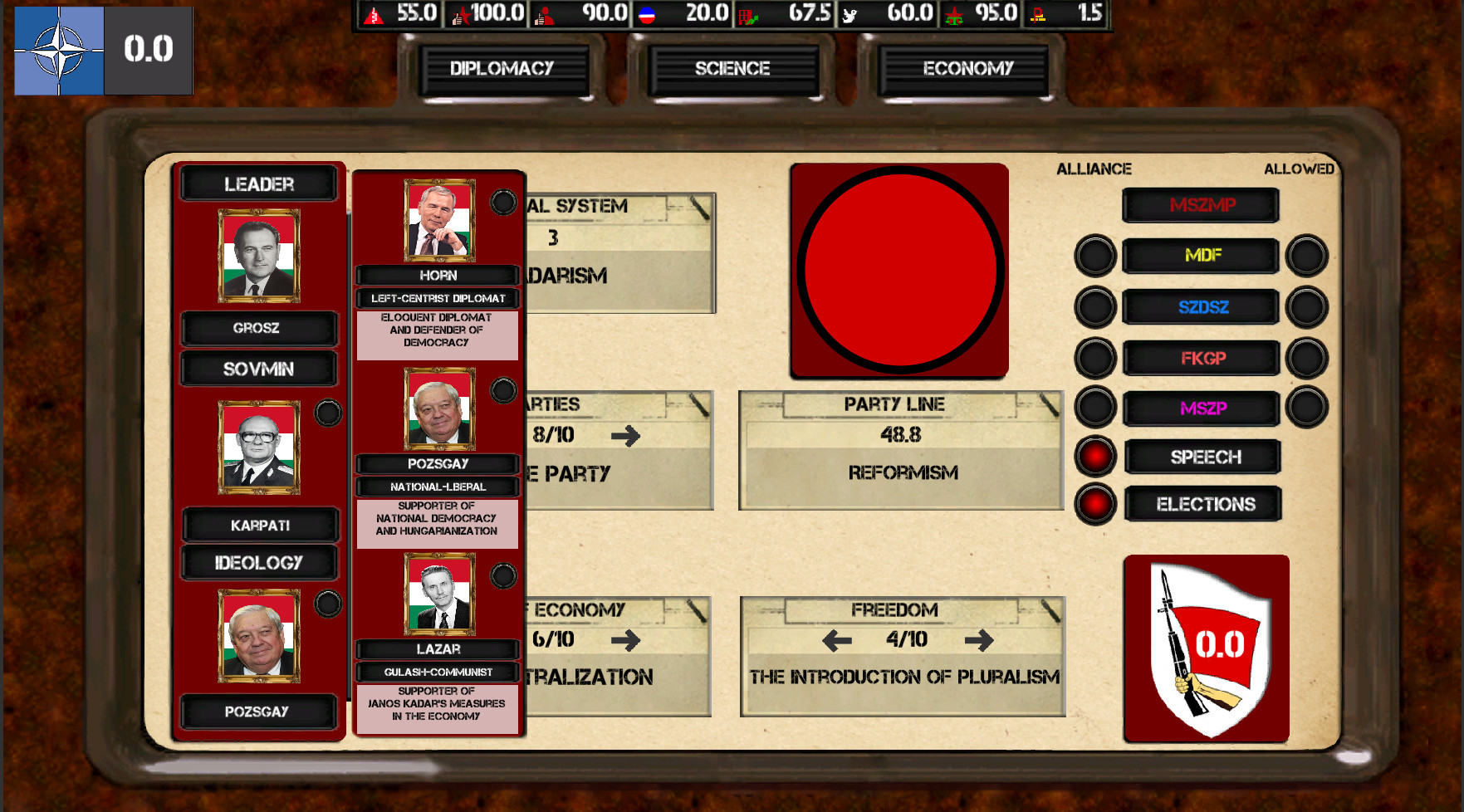Click the thumbs-up with red star icon
This screenshot has width=1464, height=812.
[x=462, y=14]
